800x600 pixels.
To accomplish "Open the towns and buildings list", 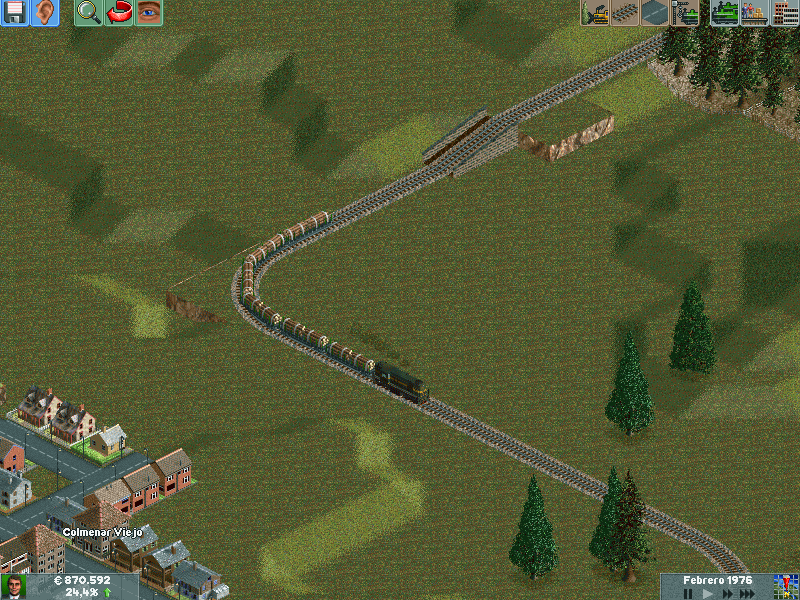I will click(x=785, y=13).
